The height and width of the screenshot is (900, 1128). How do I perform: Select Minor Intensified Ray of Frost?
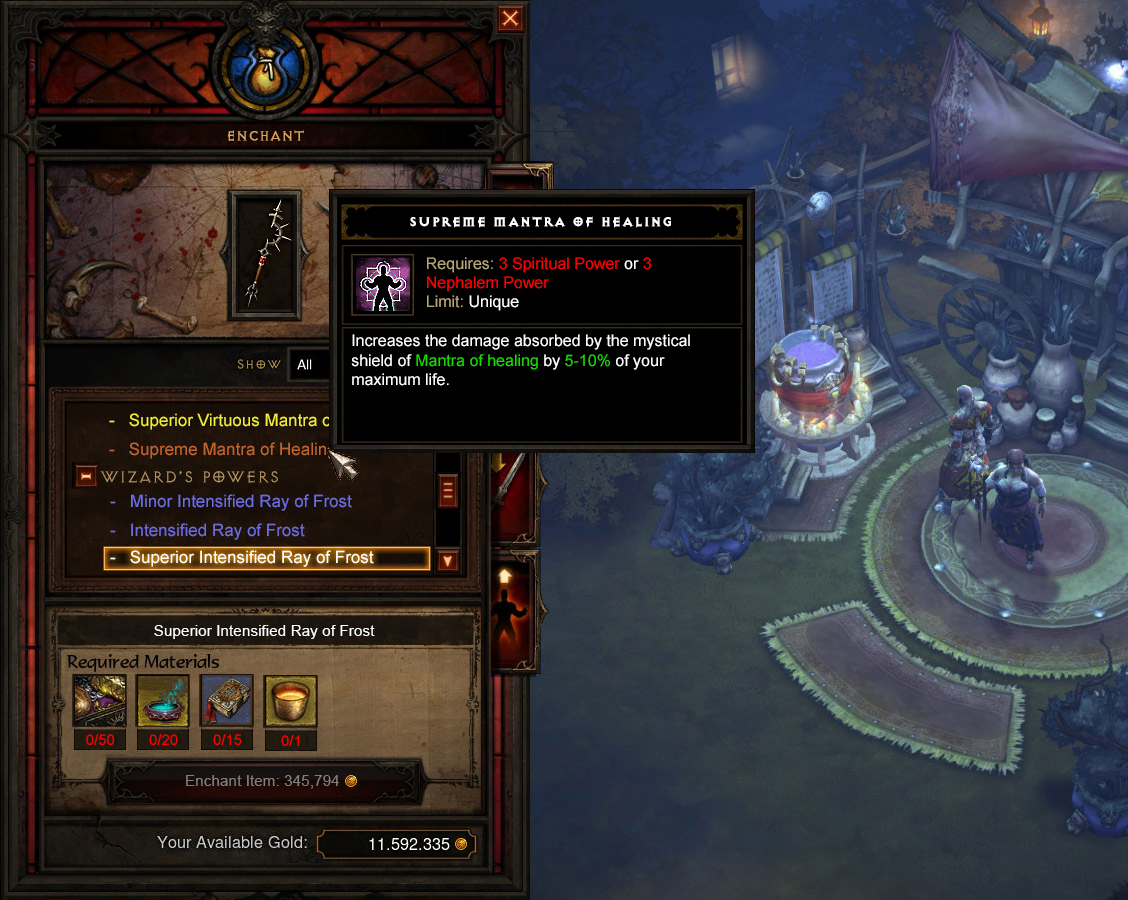click(x=240, y=501)
